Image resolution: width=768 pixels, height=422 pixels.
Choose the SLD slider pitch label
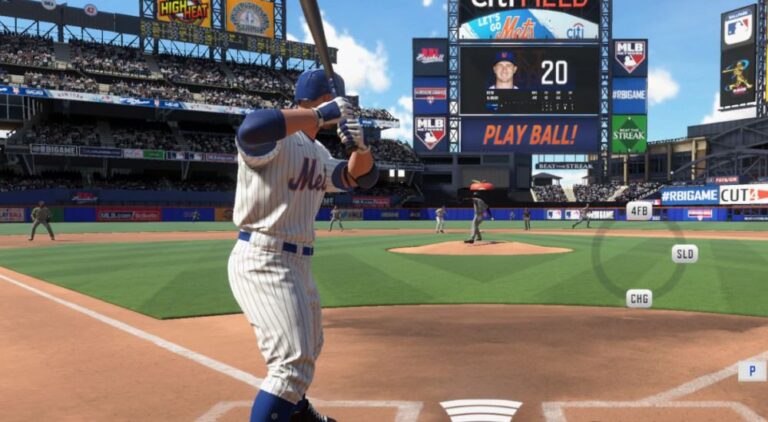tap(685, 253)
